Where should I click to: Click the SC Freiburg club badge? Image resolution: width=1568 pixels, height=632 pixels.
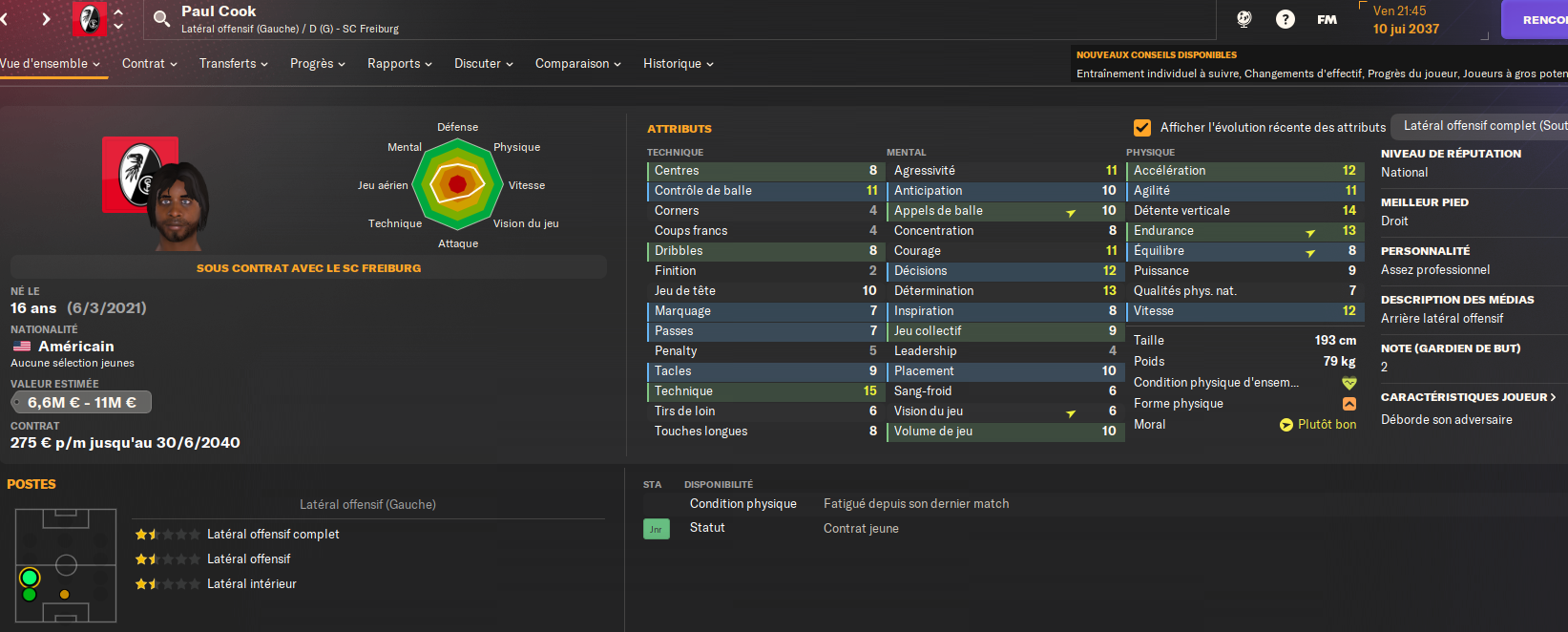[x=90, y=19]
